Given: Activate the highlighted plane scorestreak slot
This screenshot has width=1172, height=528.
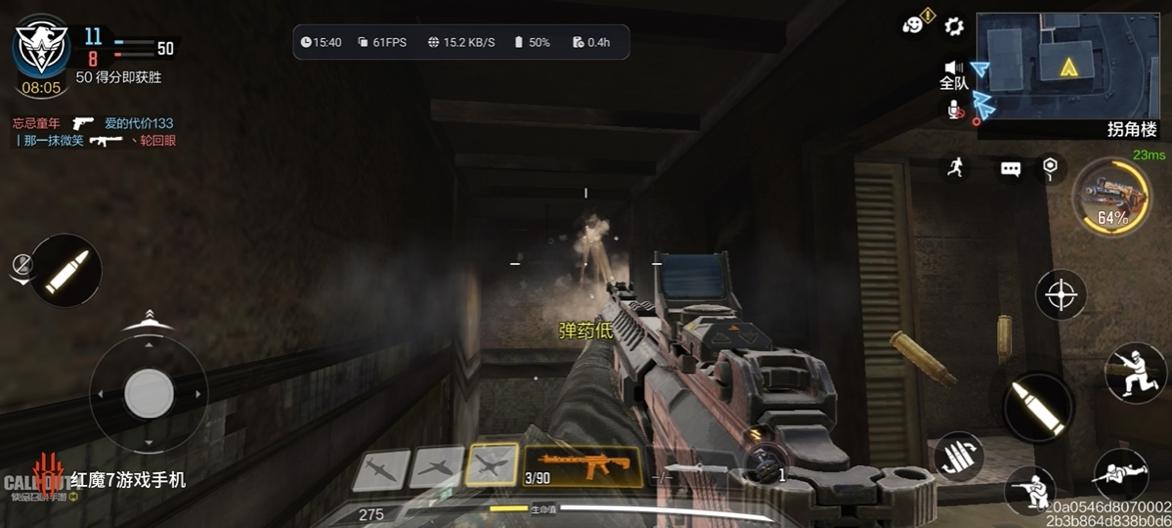Looking at the screenshot, I should click(x=492, y=464).
